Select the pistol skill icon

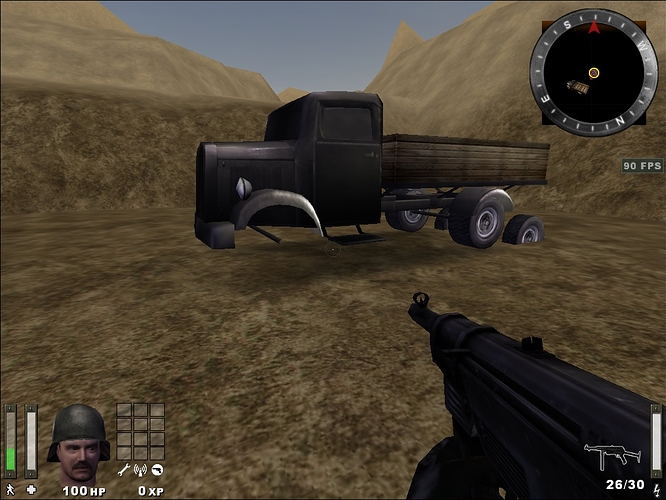157,469
